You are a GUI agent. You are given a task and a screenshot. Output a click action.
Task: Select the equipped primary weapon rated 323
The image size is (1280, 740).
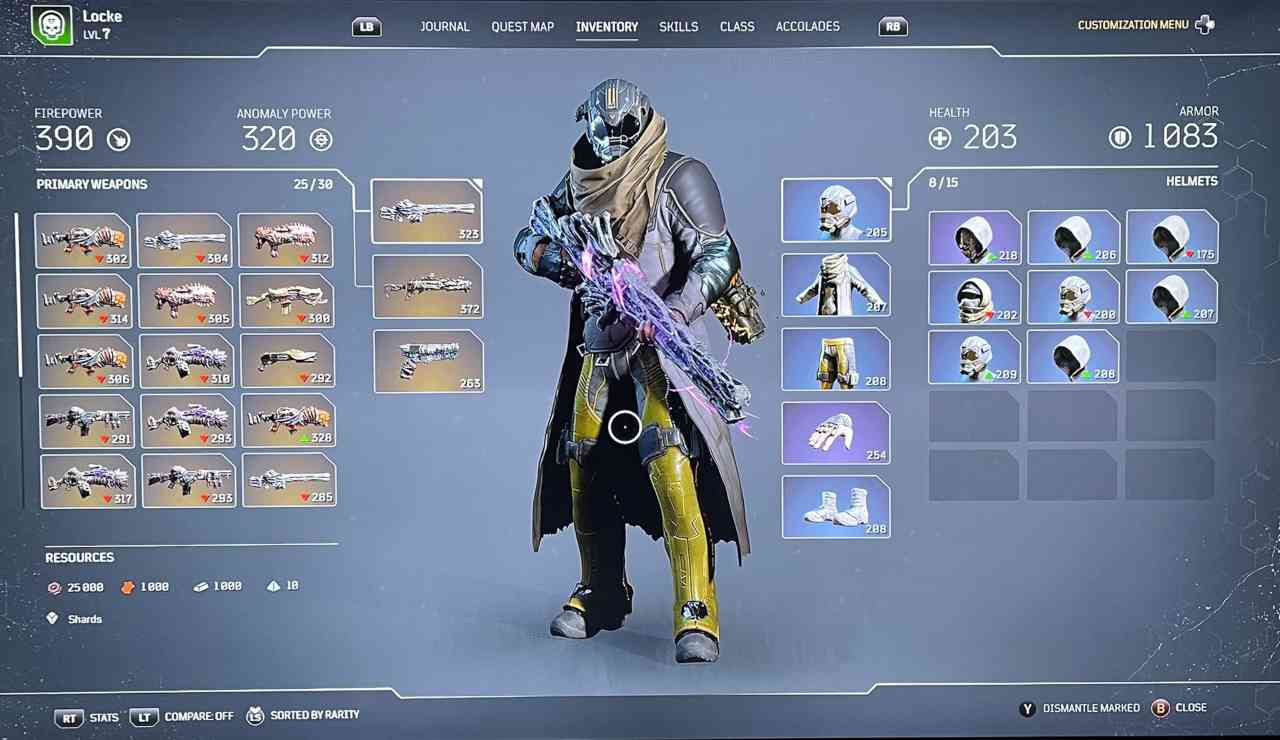[x=427, y=211]
